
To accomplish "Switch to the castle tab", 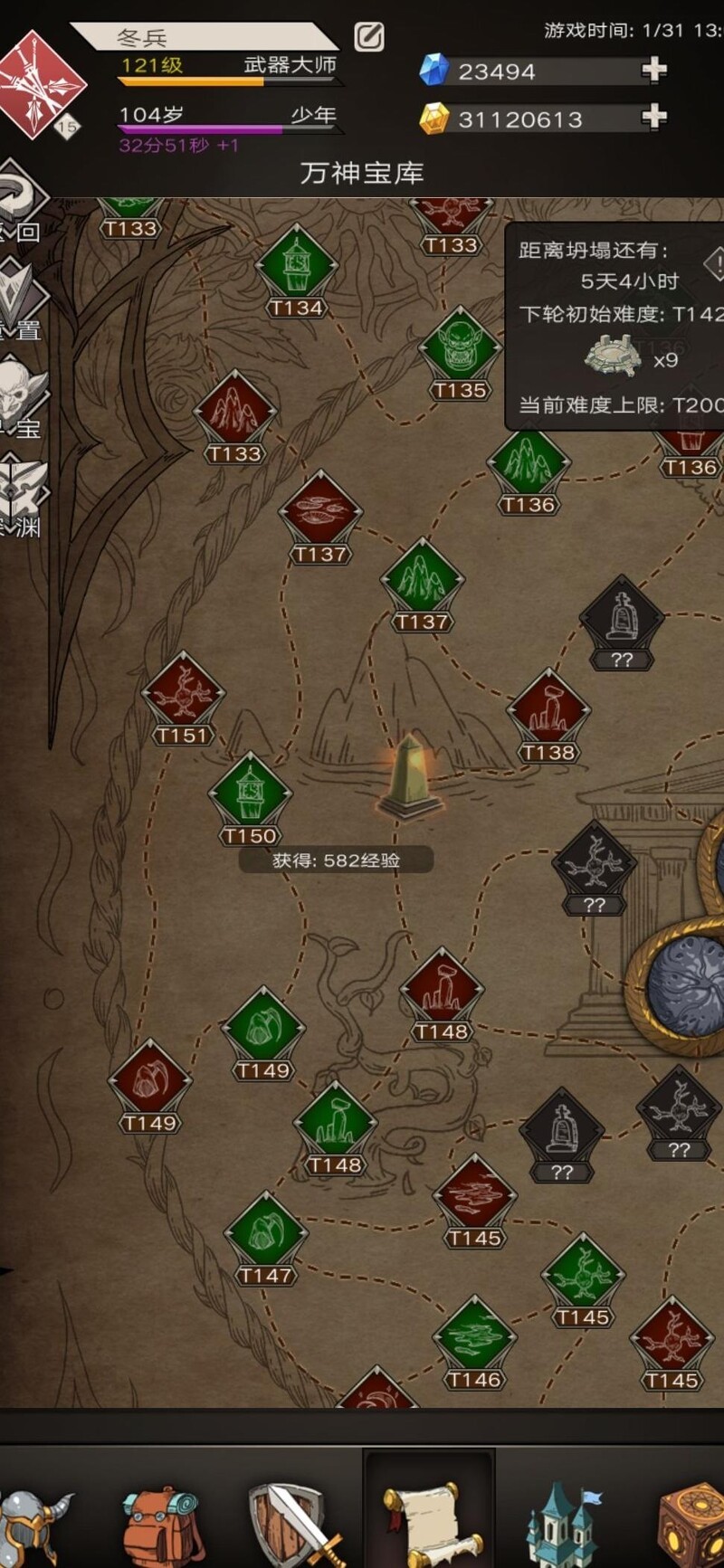I will tap(561, 1520).
